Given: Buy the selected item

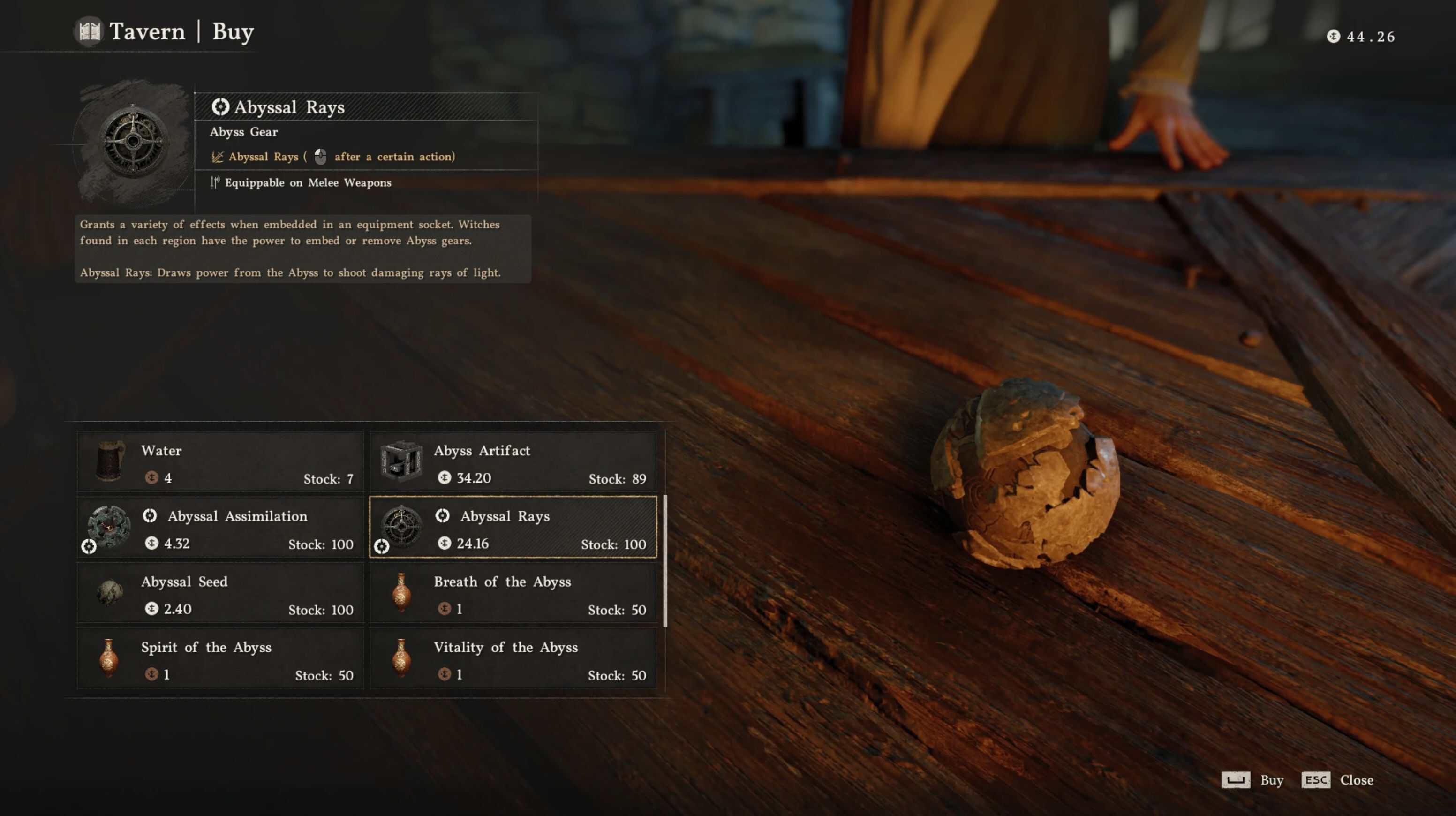Looking at the screenshot, I should point(1252,780).
